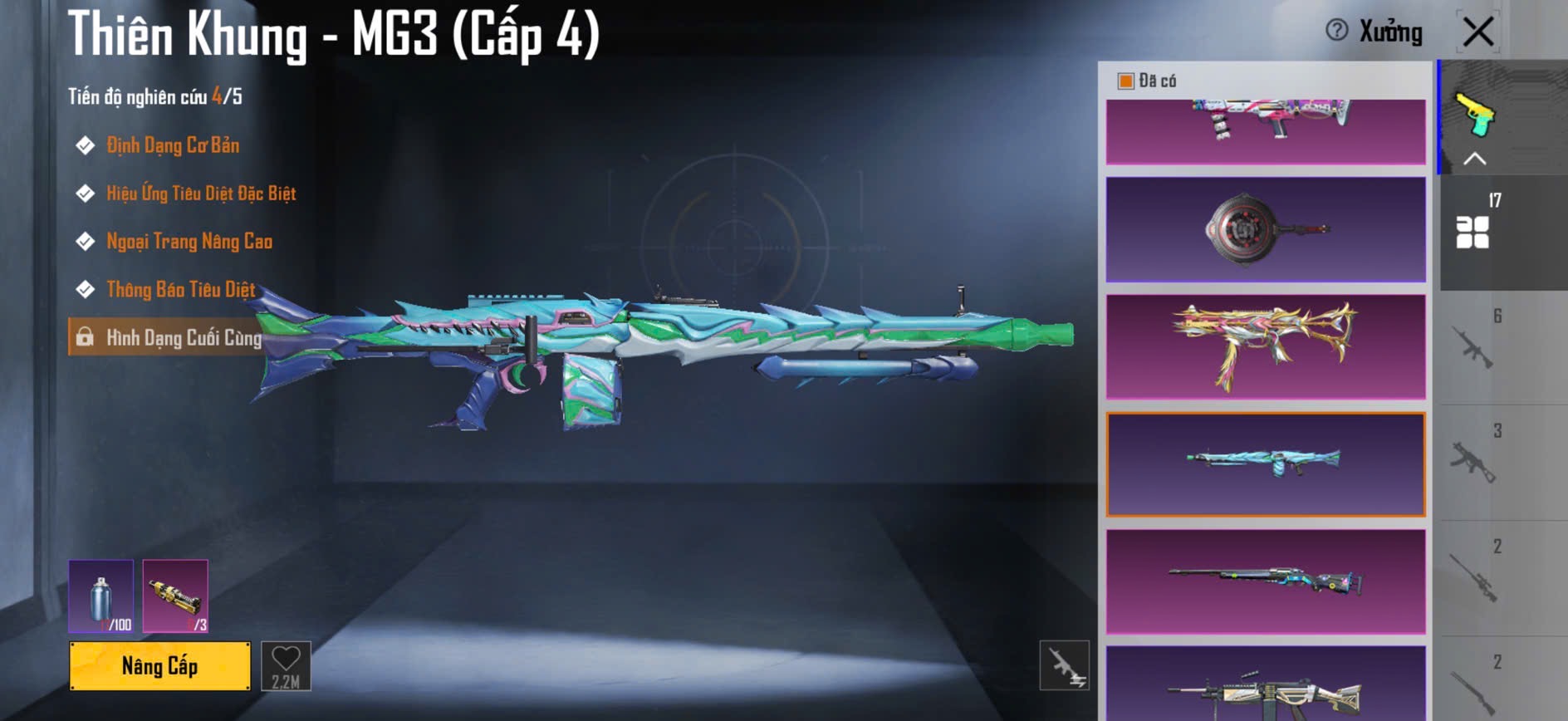1568x721 pixels.
Task: Open the Xưởng help info
Action: 1336,31
